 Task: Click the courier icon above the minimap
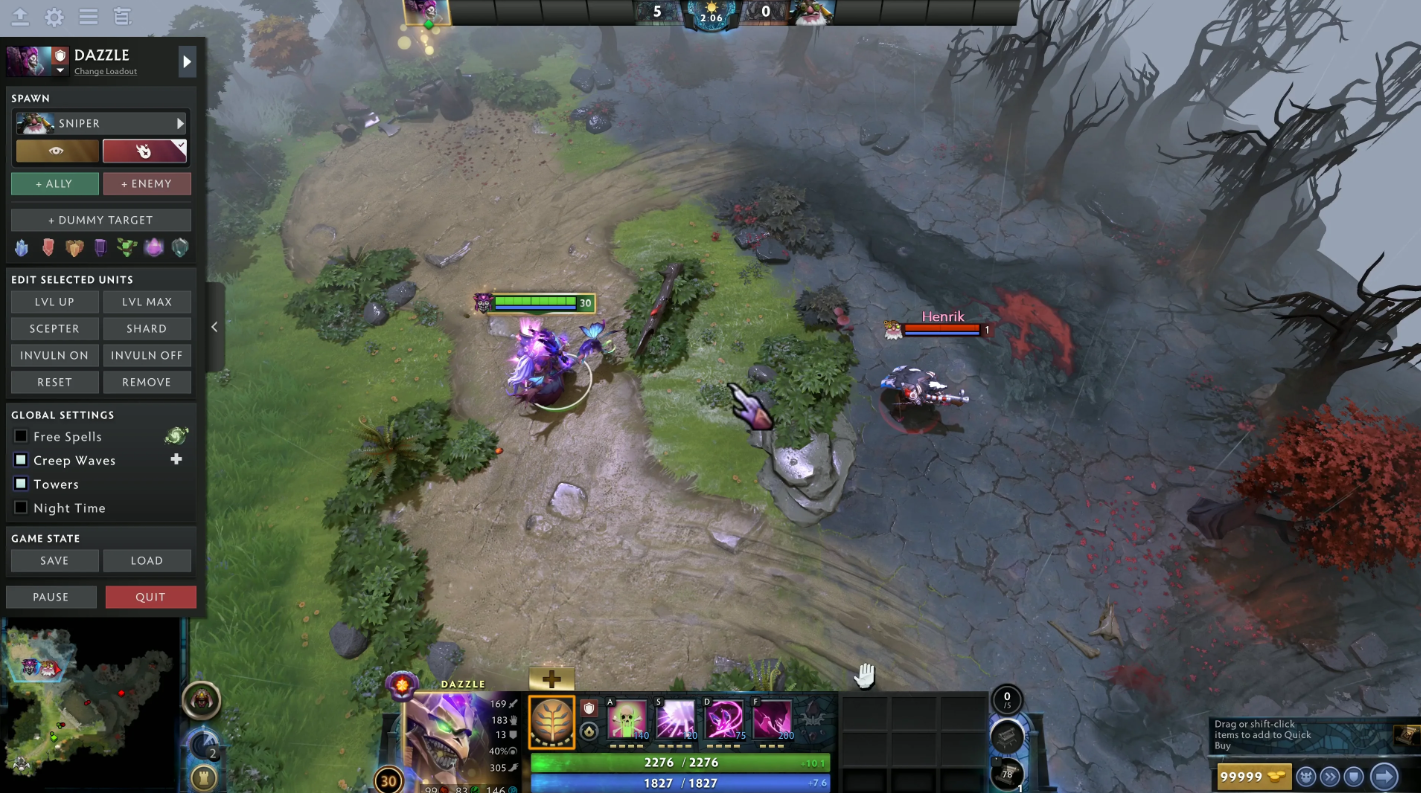pos(203,702)
